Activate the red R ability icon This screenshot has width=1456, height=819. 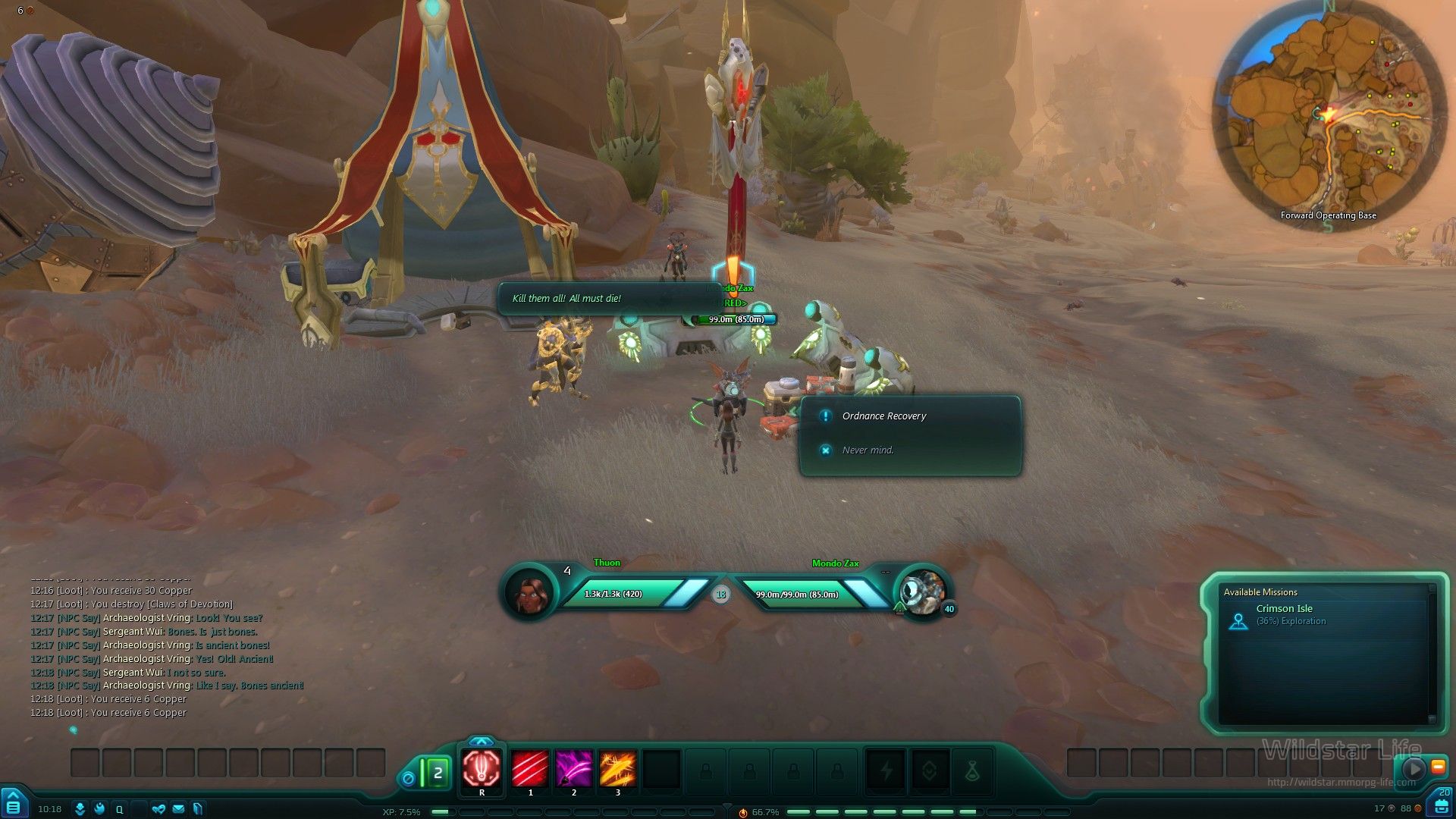pos(482,769)
